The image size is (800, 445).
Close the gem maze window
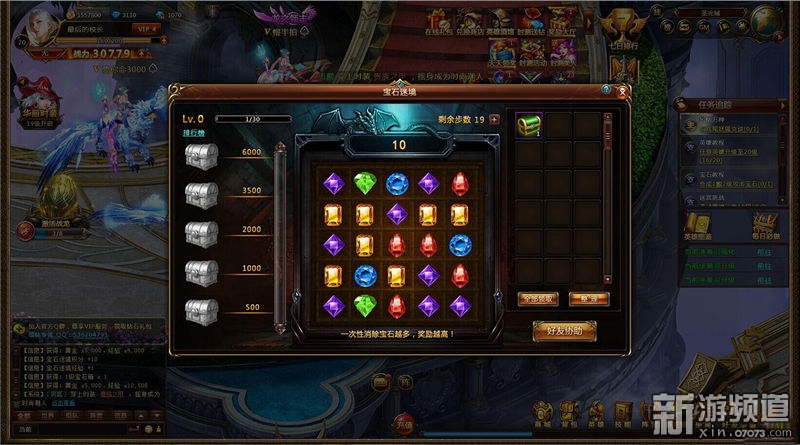pyautogui.click(x=624, y=91)
